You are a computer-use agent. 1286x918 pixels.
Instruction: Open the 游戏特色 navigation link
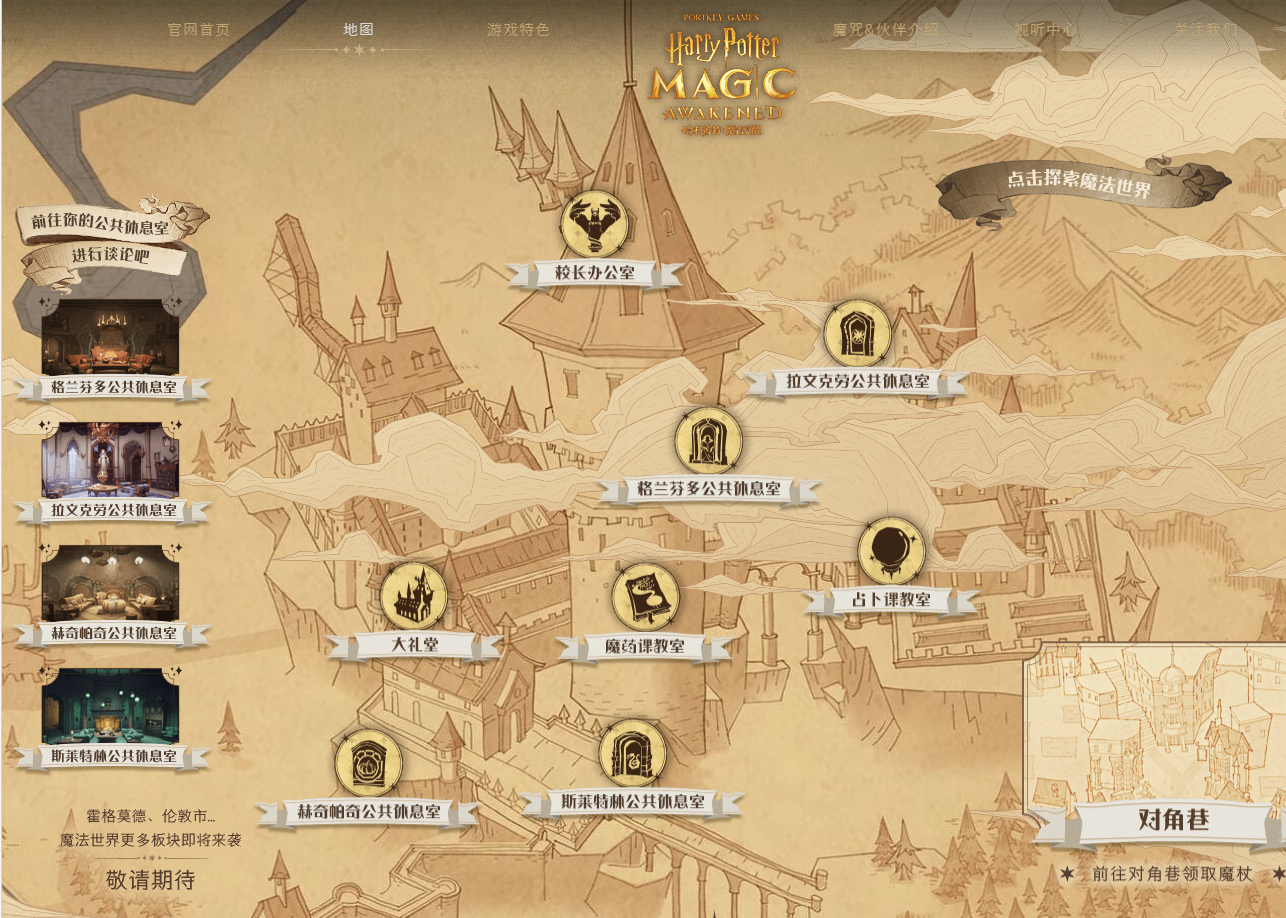click(x=518, y=29)
